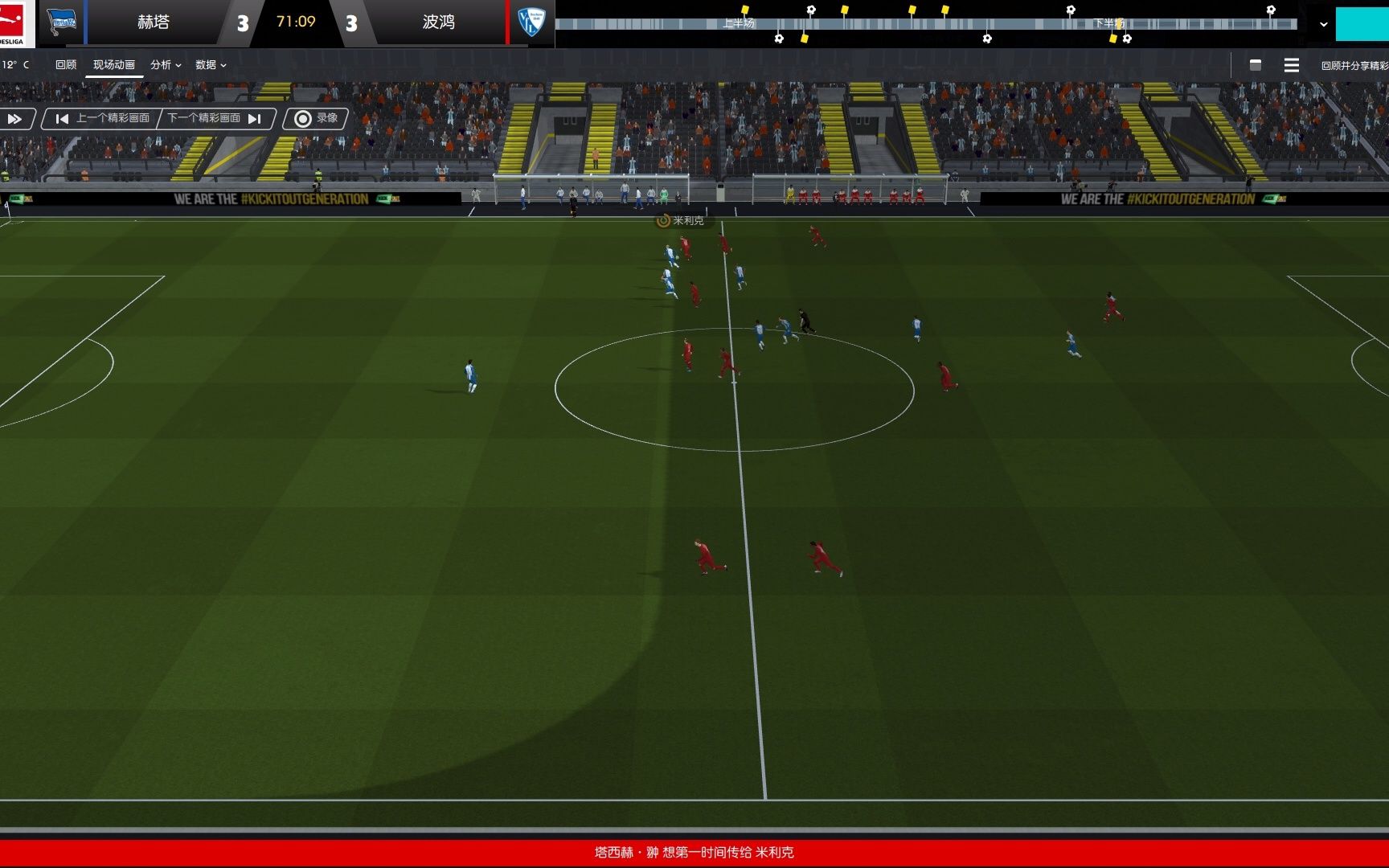This screenshot has height=868, width=1389.
Task: Skip to 下一个精彩画面 next highlight
Action: point(214,119)
